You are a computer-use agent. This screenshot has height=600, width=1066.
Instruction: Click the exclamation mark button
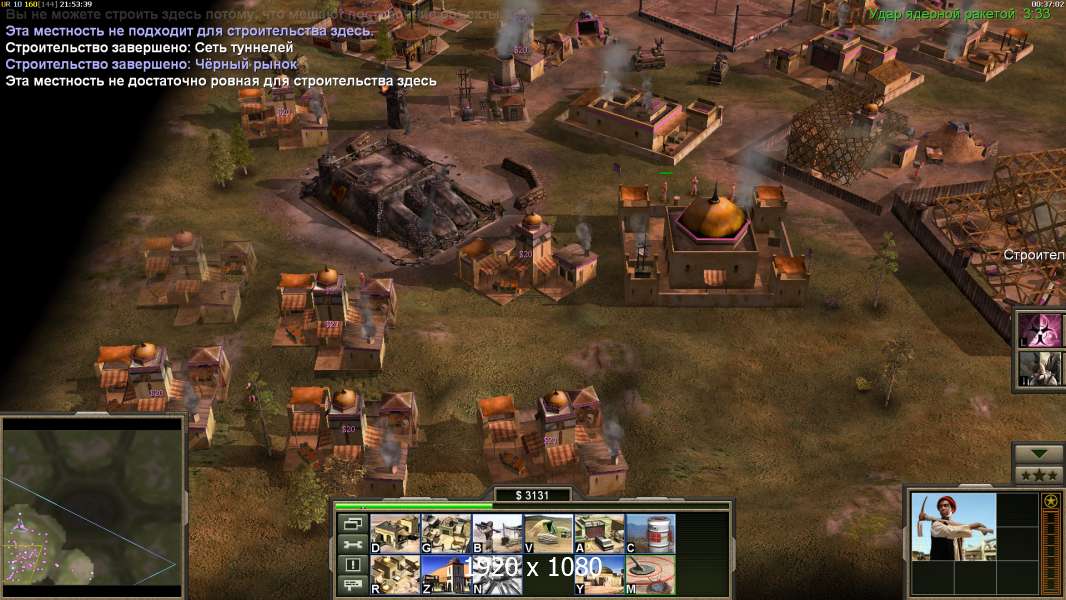[x=352, y=565]
